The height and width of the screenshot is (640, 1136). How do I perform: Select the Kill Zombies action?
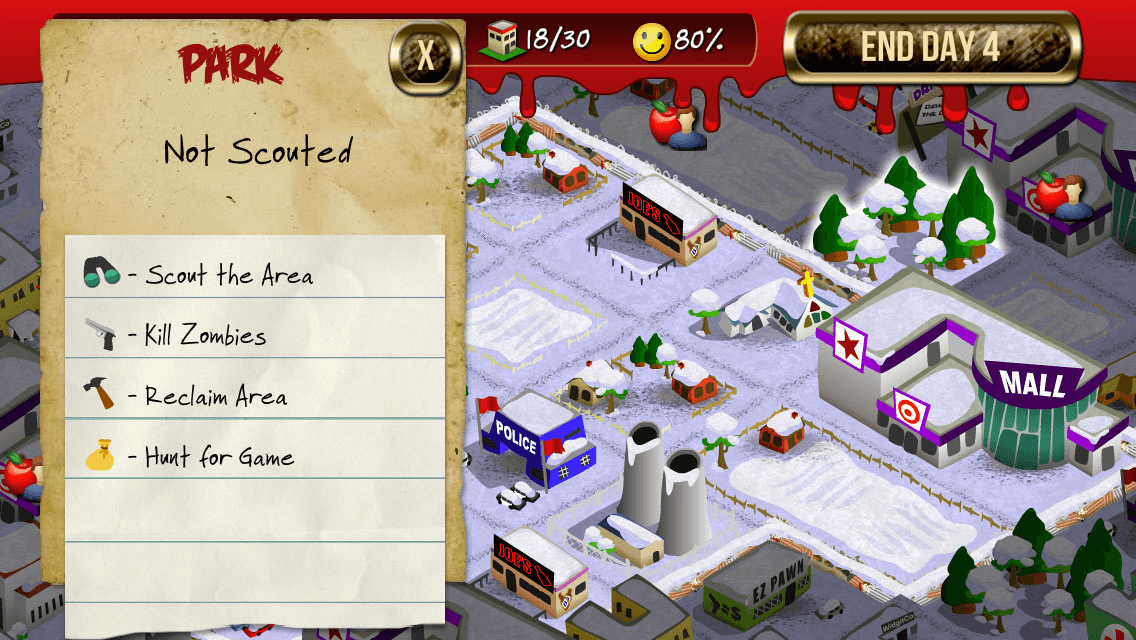click(x=205, y=335)
